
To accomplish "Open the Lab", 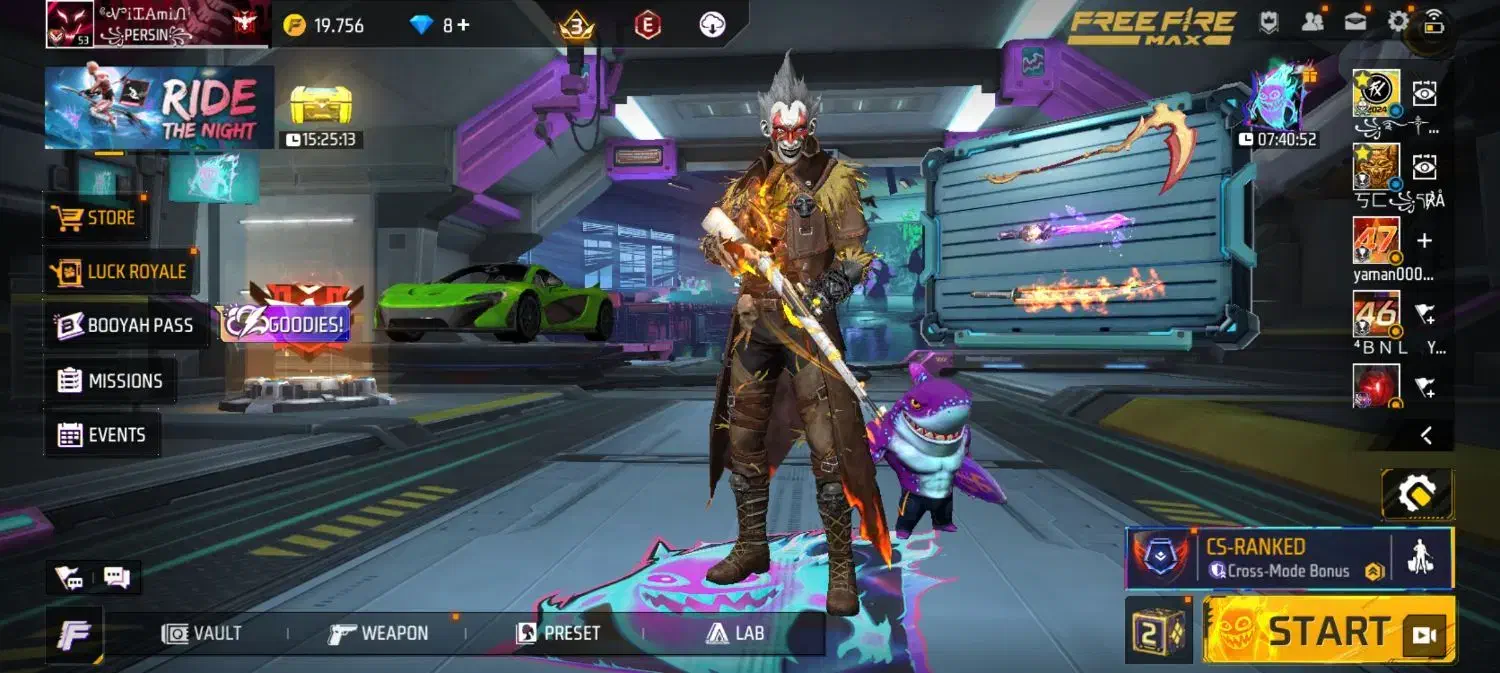I will coord(735,633).
